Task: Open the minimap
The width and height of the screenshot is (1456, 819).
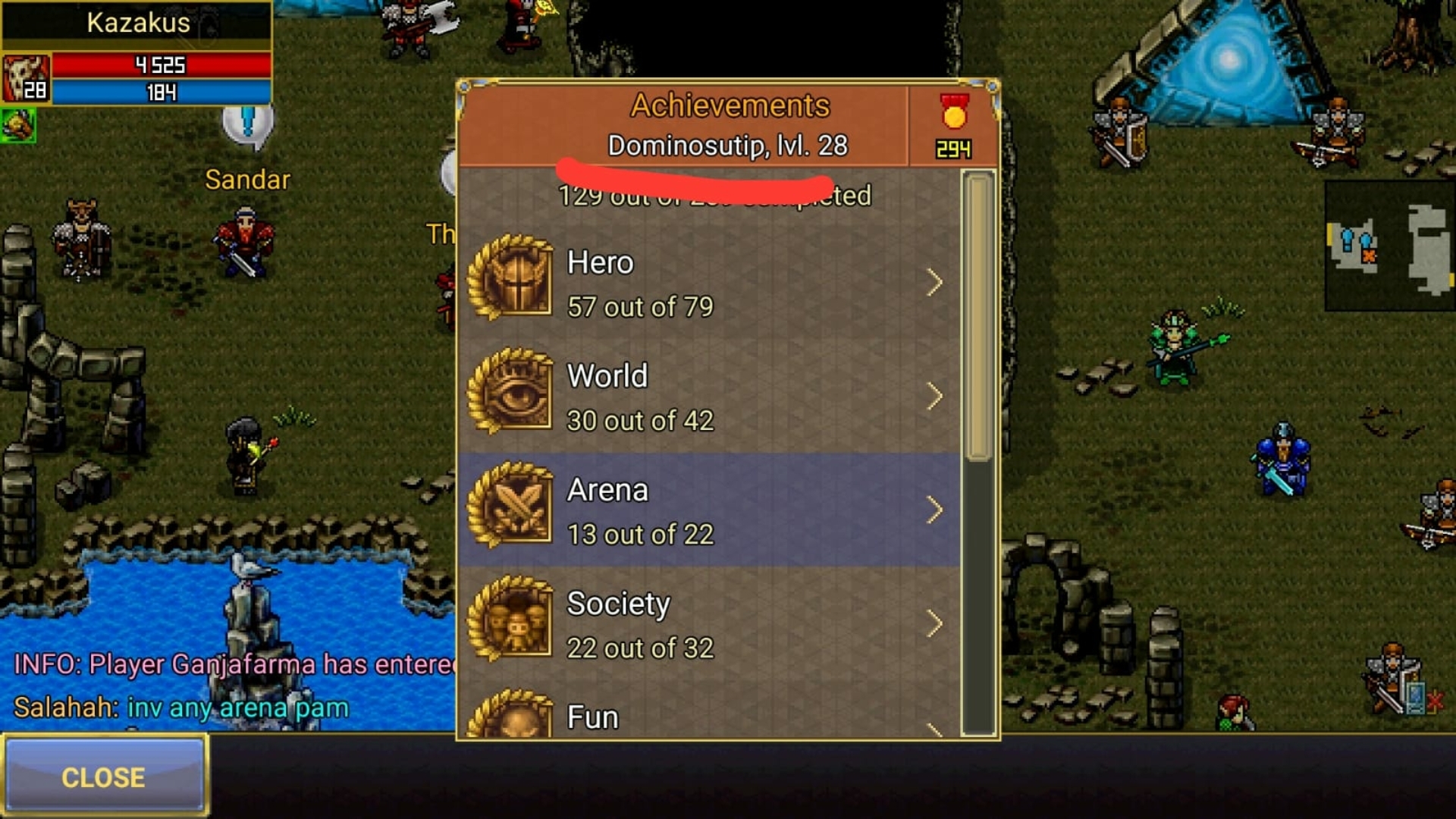Action: (1389, 246)
